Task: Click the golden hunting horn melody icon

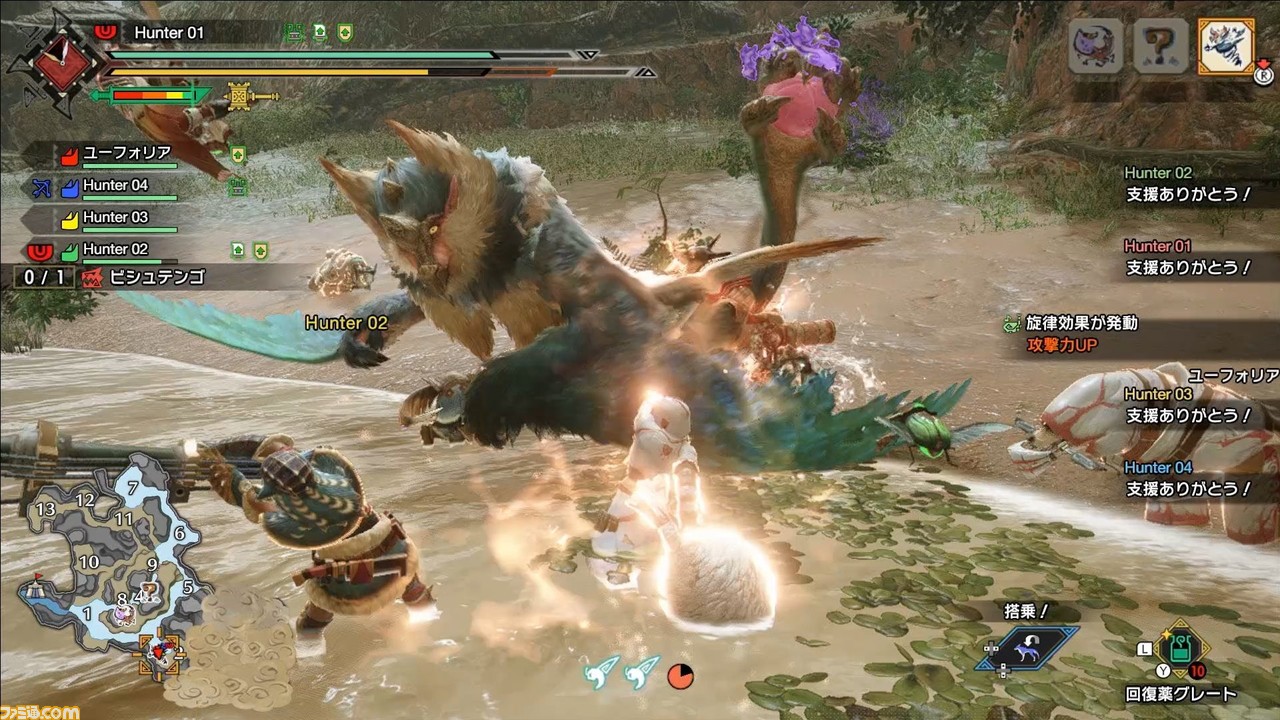Action: point(240,96)
